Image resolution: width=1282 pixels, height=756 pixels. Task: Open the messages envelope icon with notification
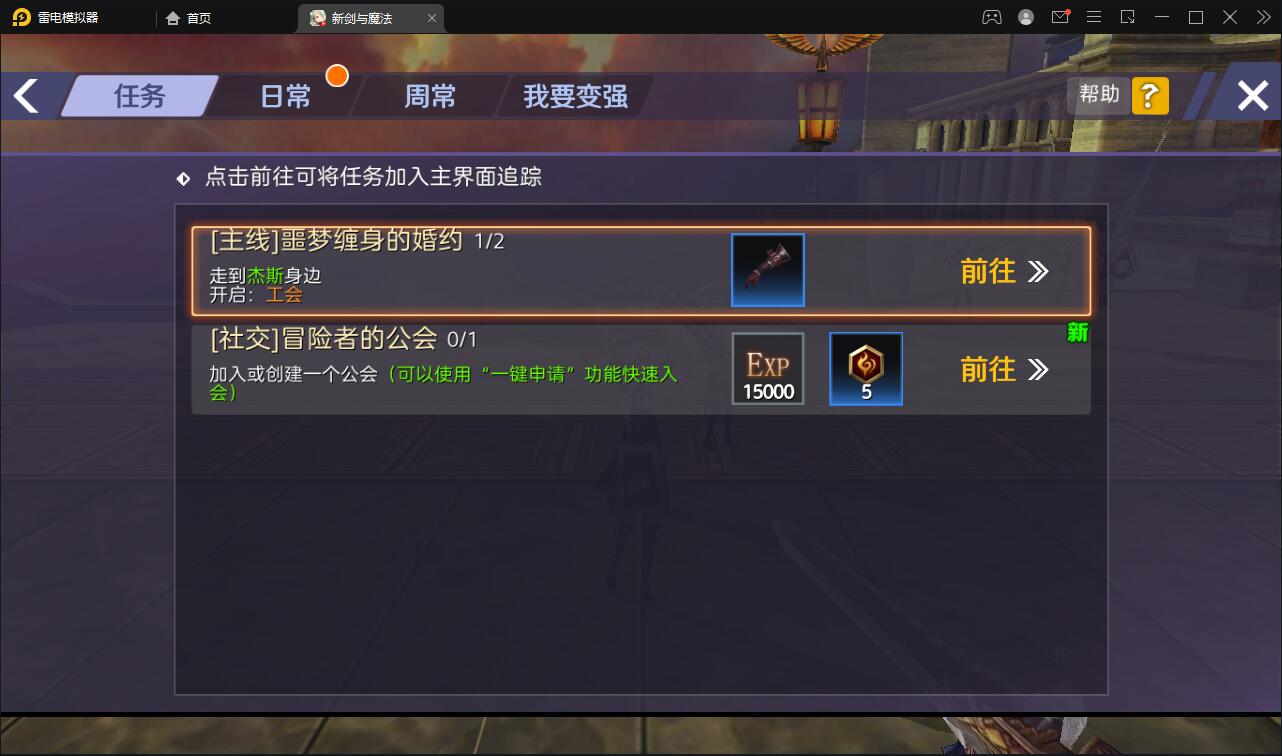click(1060, 17)
